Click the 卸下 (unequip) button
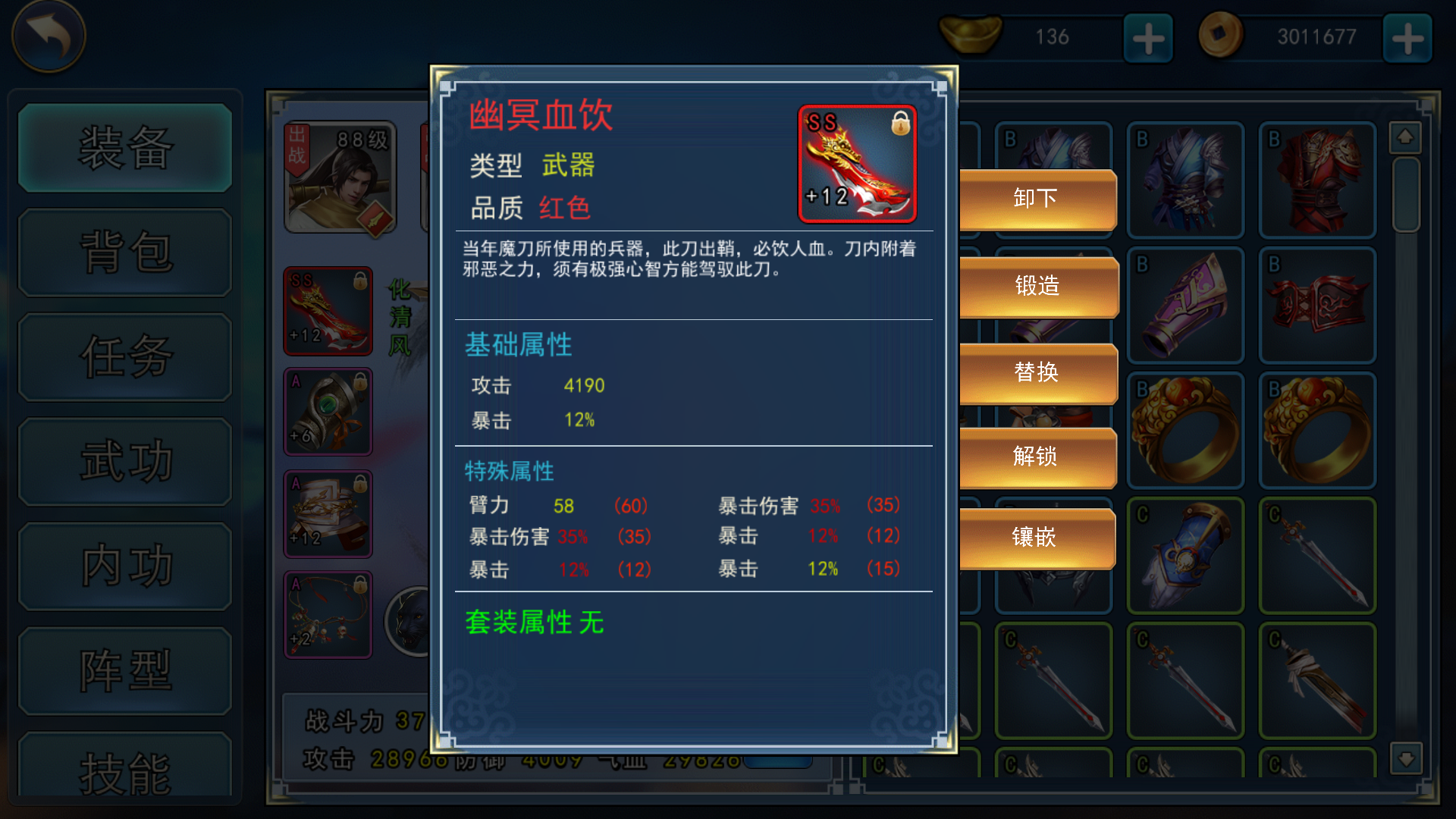This screenshot has width=1456, height=819. click(x=1037, y=199)
